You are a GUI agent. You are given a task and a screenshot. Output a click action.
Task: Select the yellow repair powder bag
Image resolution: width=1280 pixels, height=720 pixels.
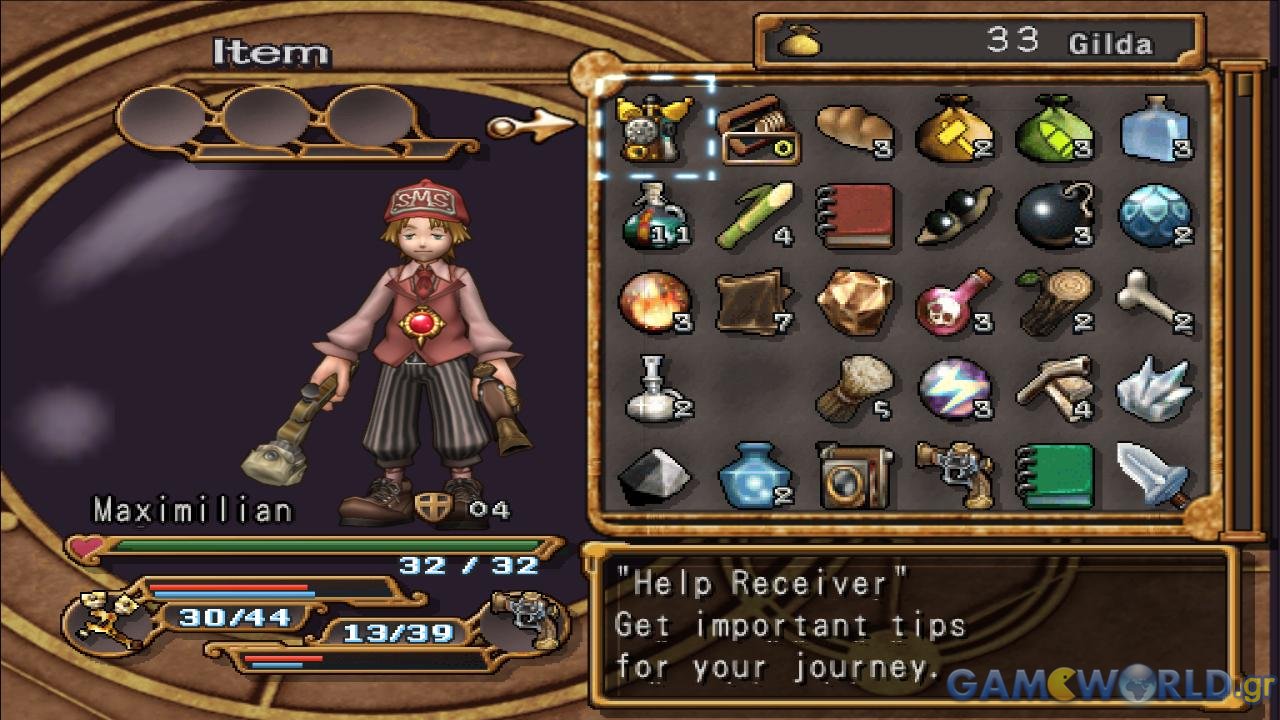pyautogui.click(x=954, y=128)
